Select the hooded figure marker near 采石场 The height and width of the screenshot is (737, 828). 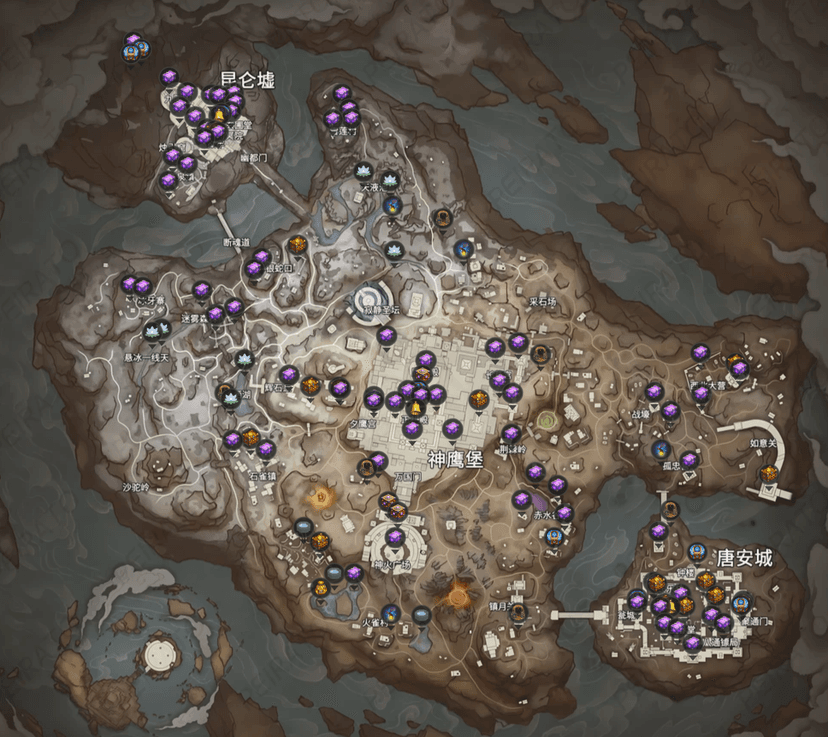coord(541,354)
